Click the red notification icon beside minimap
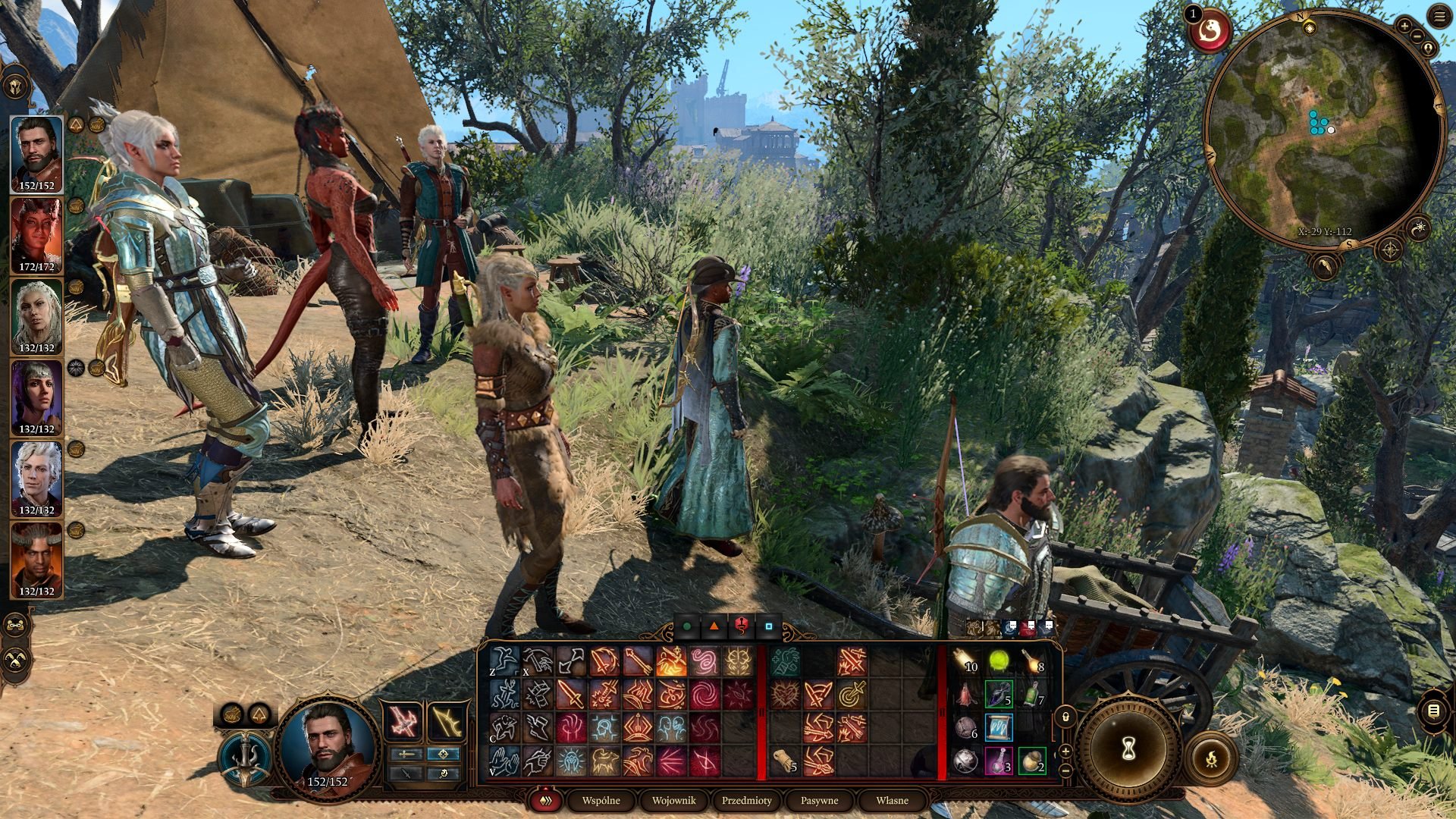This screenshot has width=1456, height=819. click(x=1210, y=32)
